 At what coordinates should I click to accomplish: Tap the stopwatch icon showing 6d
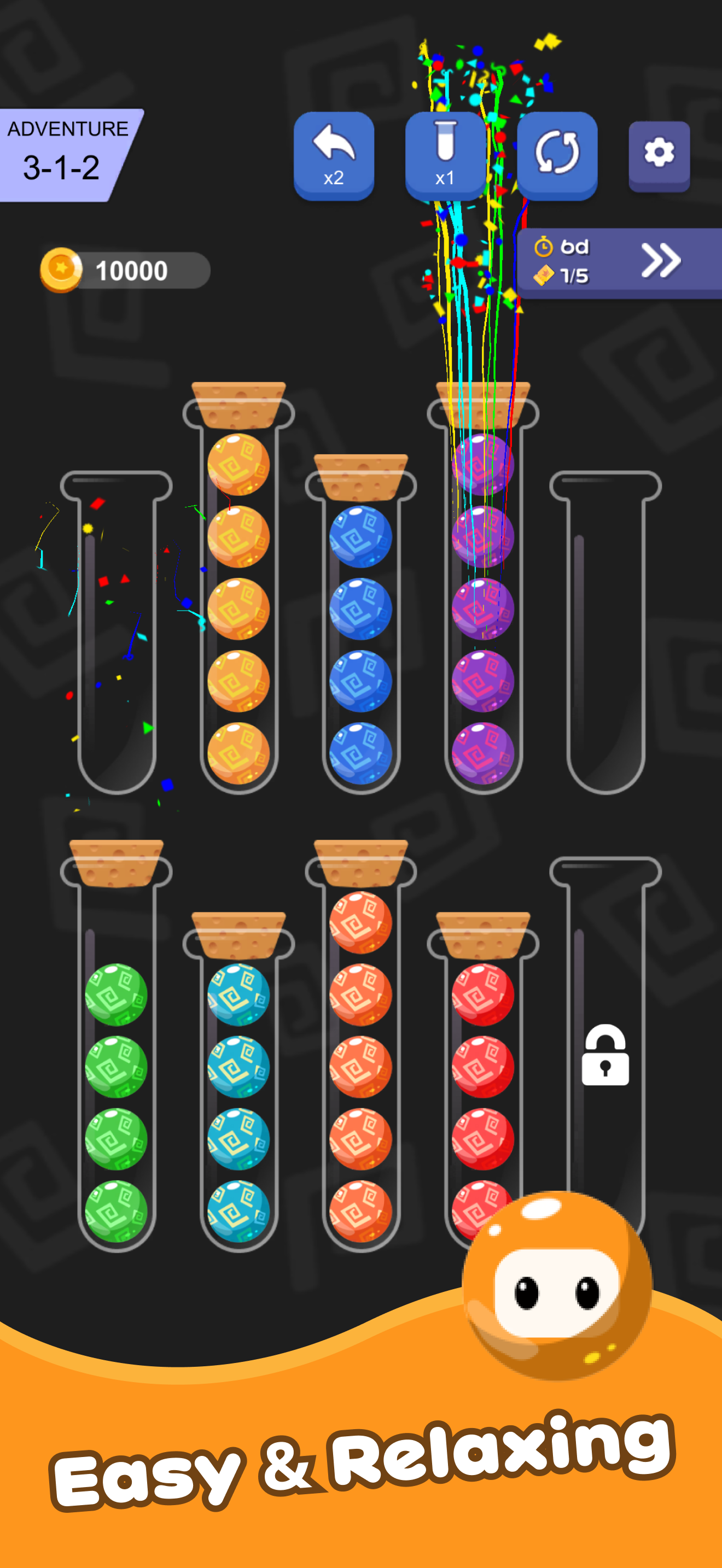(544, 247)
